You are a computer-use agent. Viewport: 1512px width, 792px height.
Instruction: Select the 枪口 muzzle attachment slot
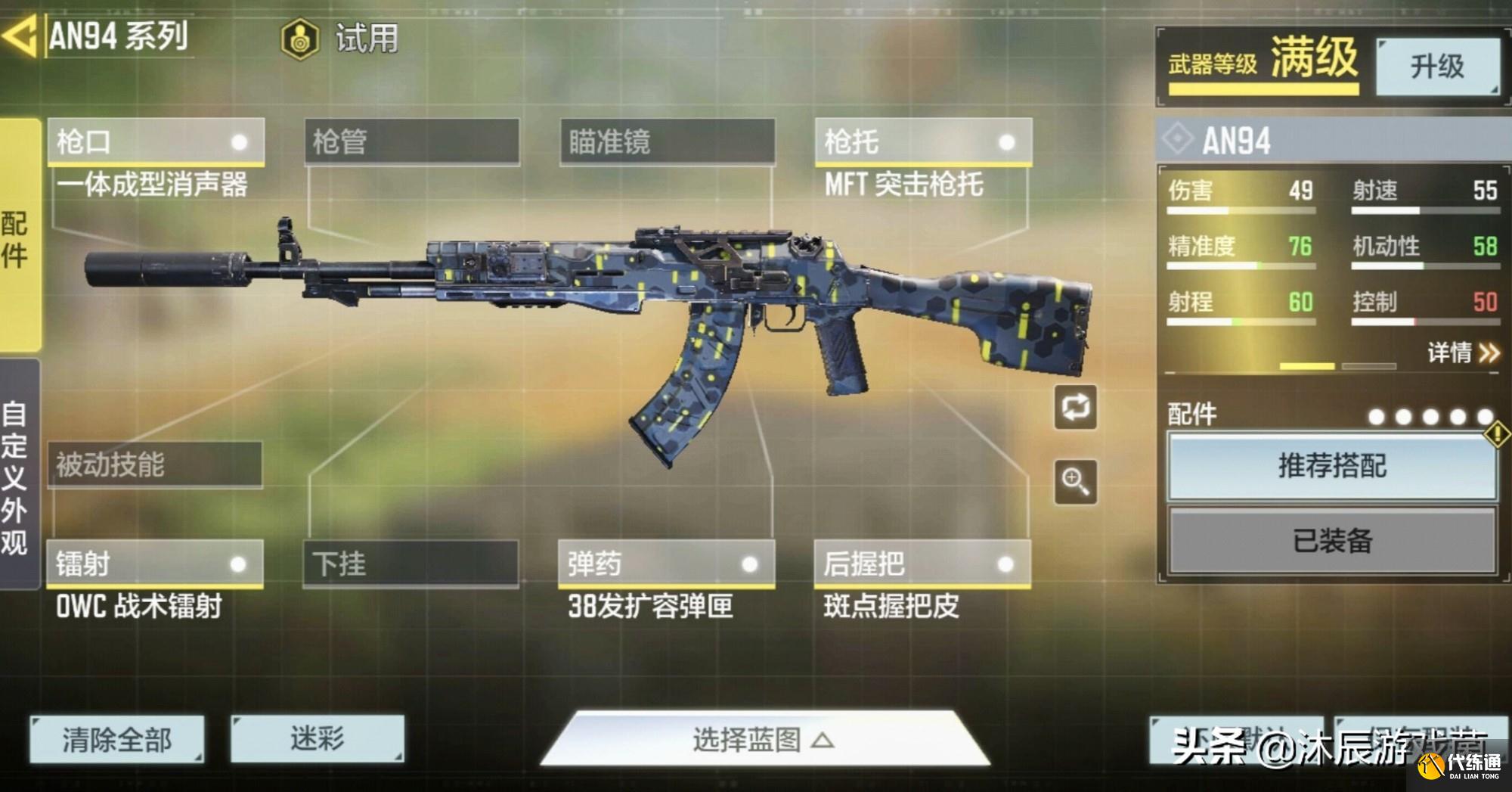[x=156, y=141]
